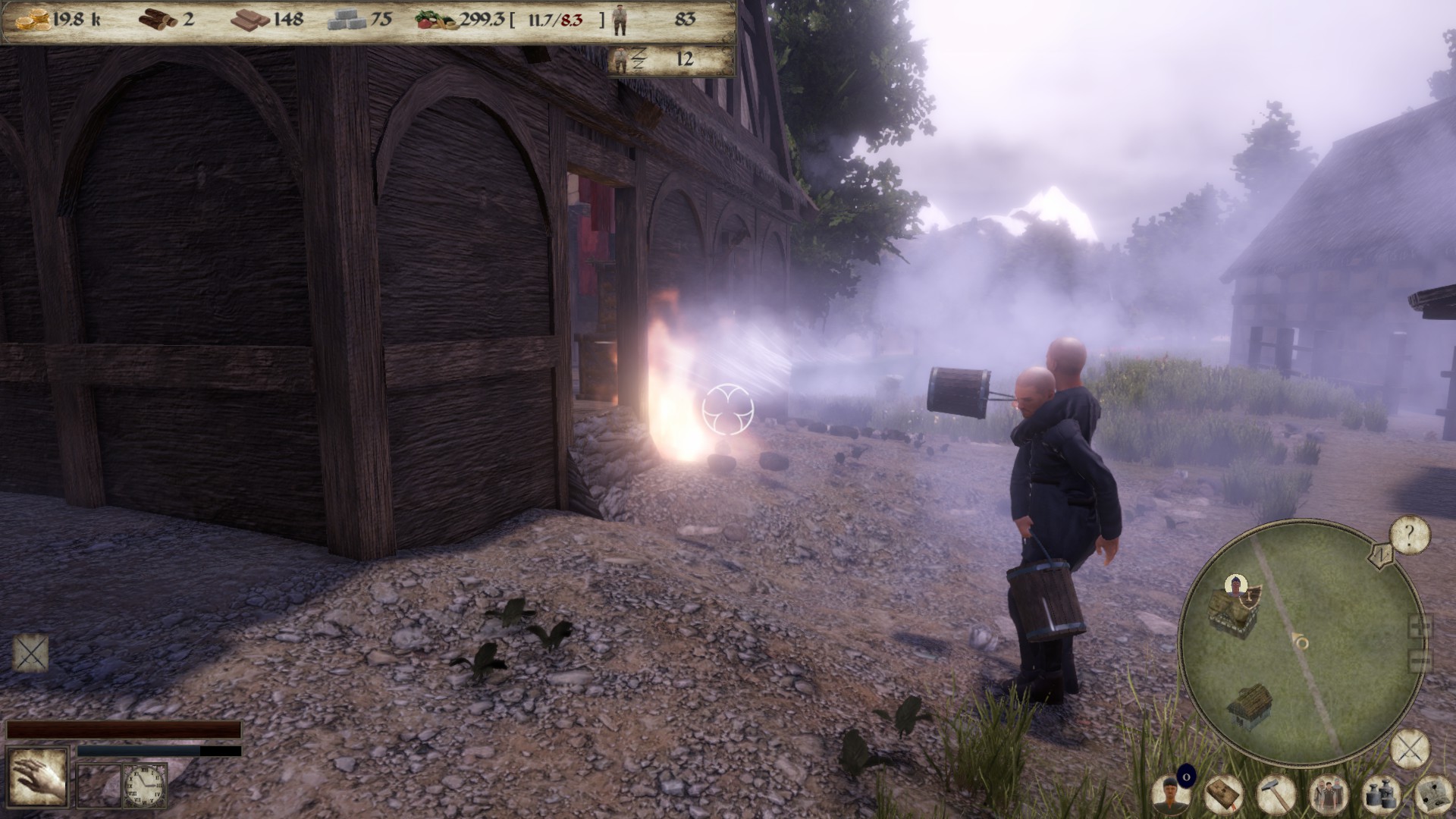The width and height of the screenshot is (1456, 819).
Task: Open the round crossed swords combat button
Action: coord(1410,751)
